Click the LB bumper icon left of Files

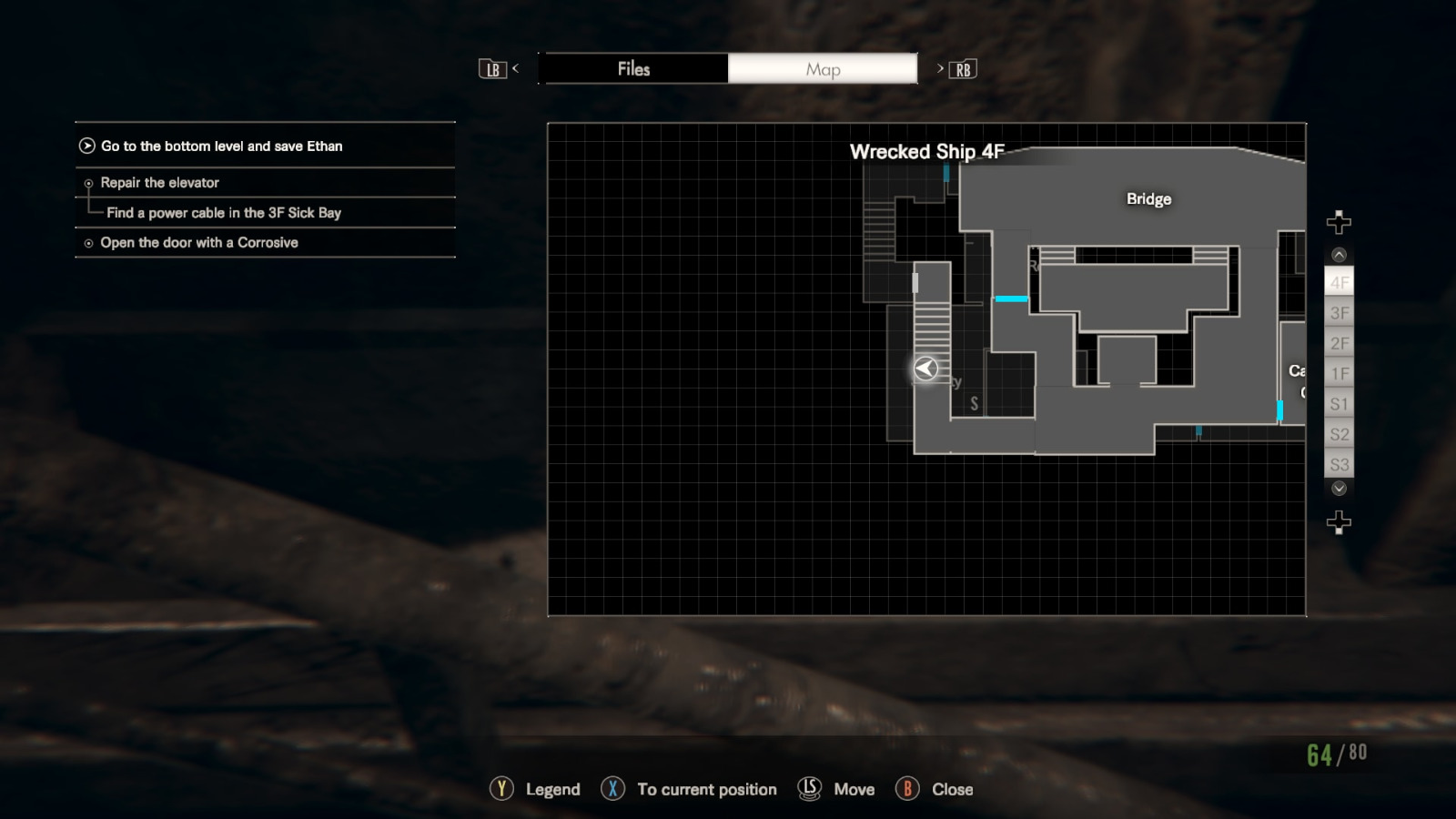pyautogui.click(x=493, y=68)
